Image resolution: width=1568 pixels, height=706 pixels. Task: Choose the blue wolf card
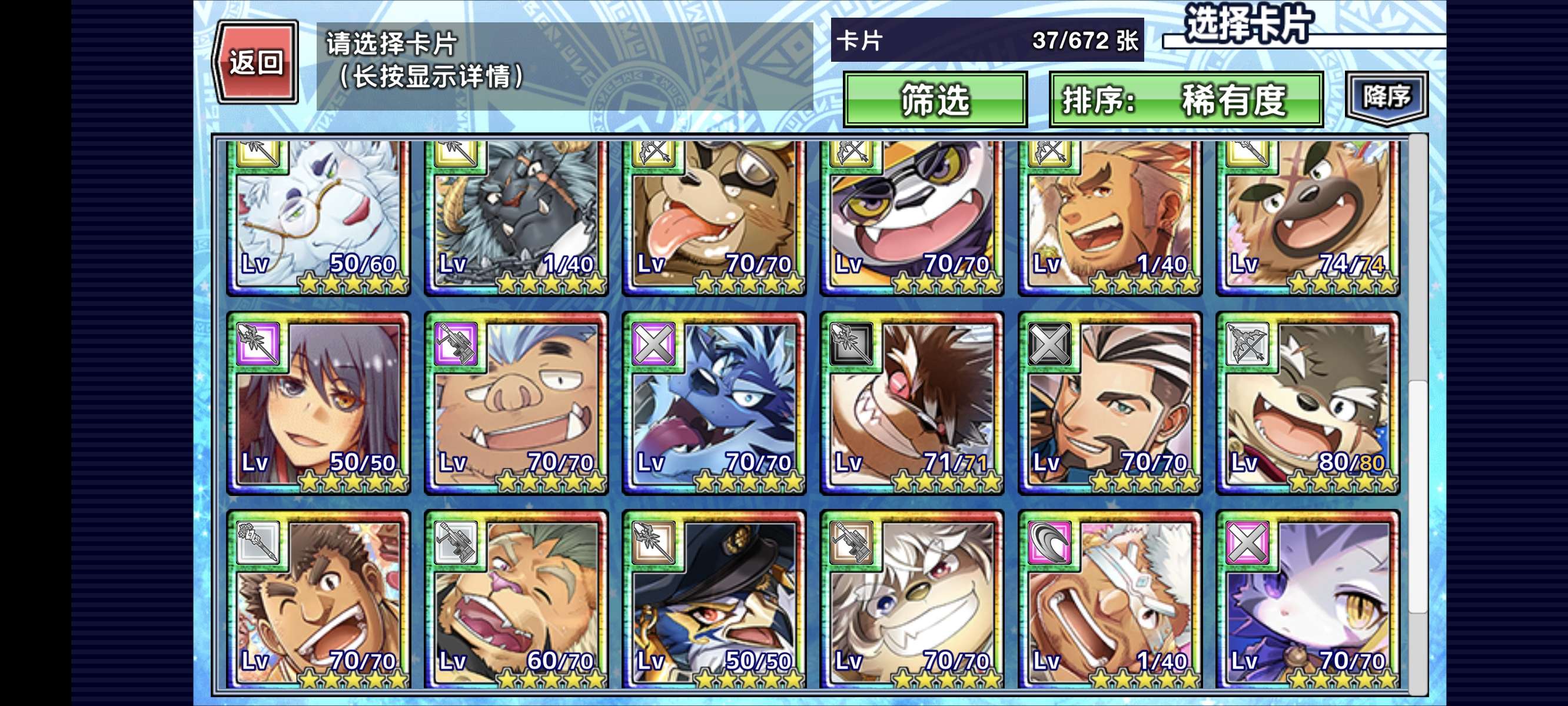[x=714, y=404]
